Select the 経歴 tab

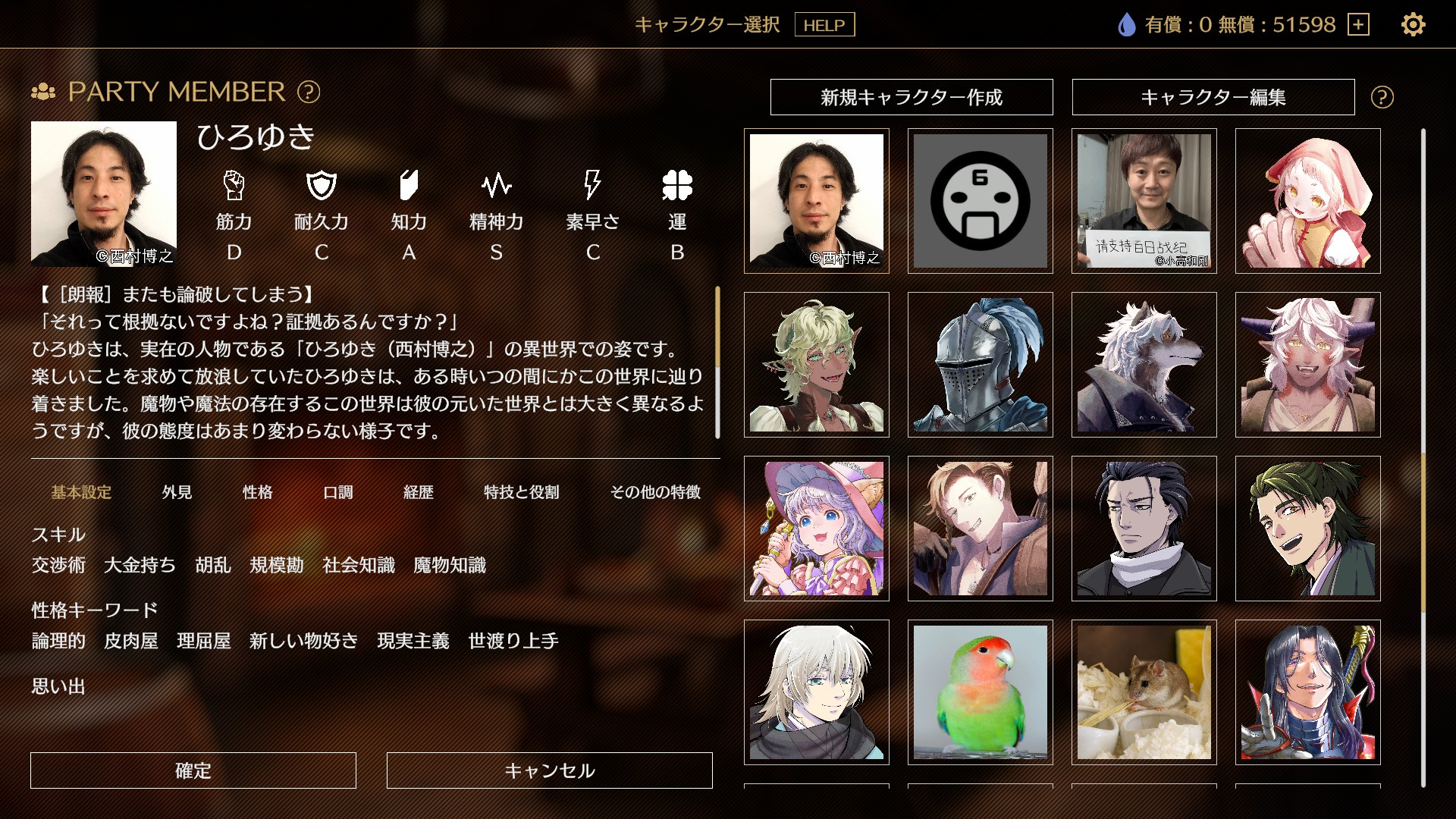(419, 493)
